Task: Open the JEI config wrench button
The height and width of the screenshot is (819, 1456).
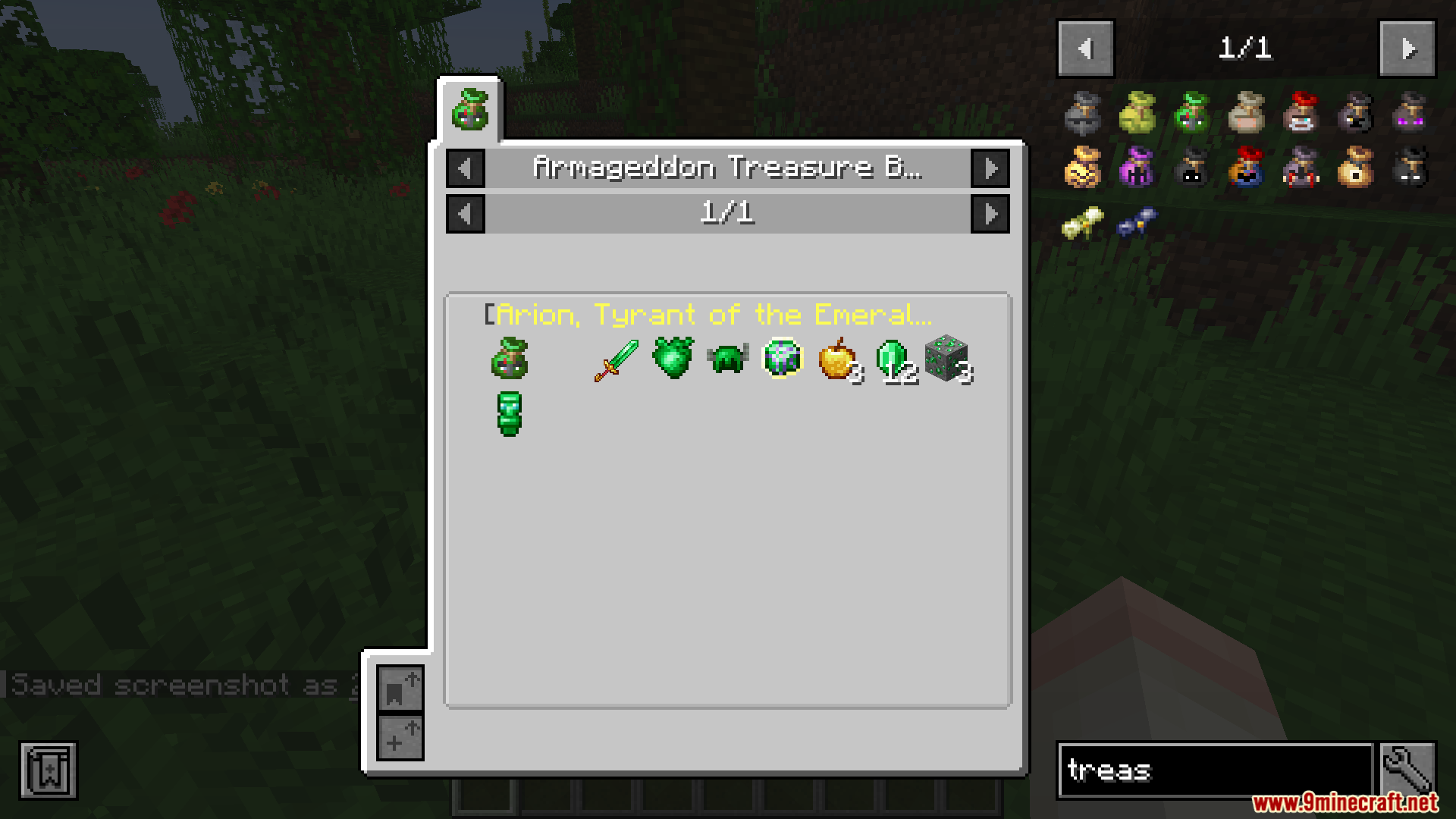Action: click(x=1408, y=770)
